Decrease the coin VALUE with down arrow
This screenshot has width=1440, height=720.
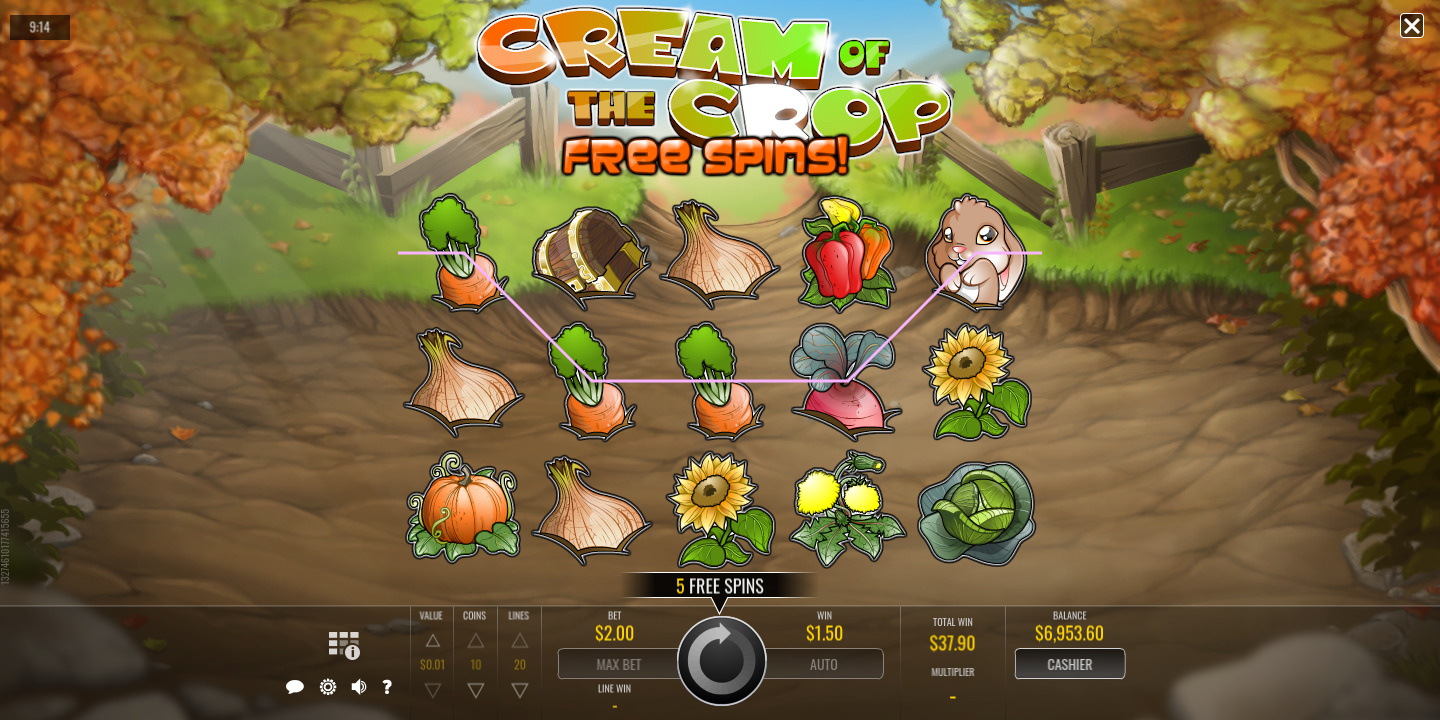tap(432, 690)
